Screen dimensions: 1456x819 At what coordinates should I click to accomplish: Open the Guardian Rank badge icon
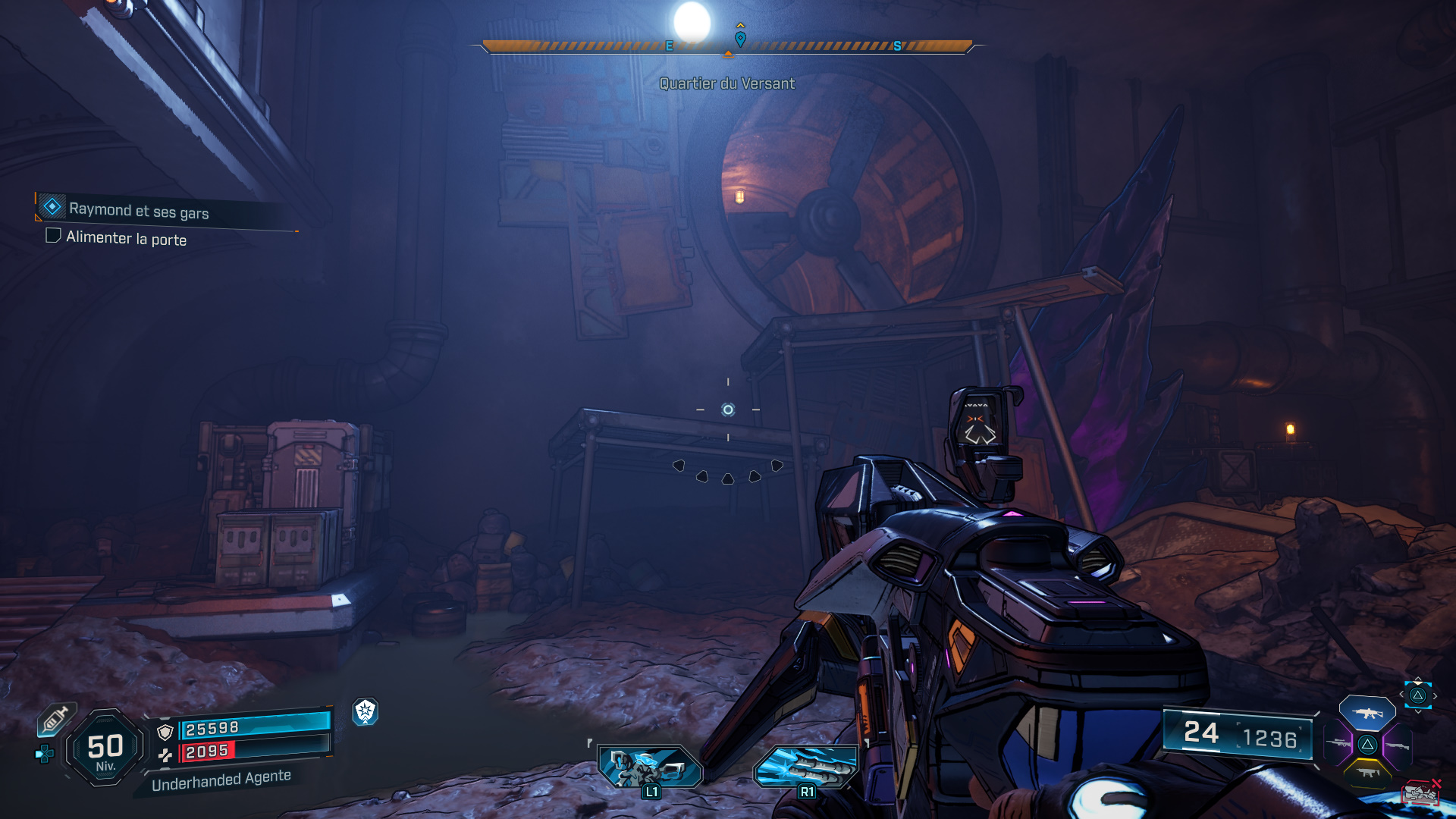coord(366,711)
